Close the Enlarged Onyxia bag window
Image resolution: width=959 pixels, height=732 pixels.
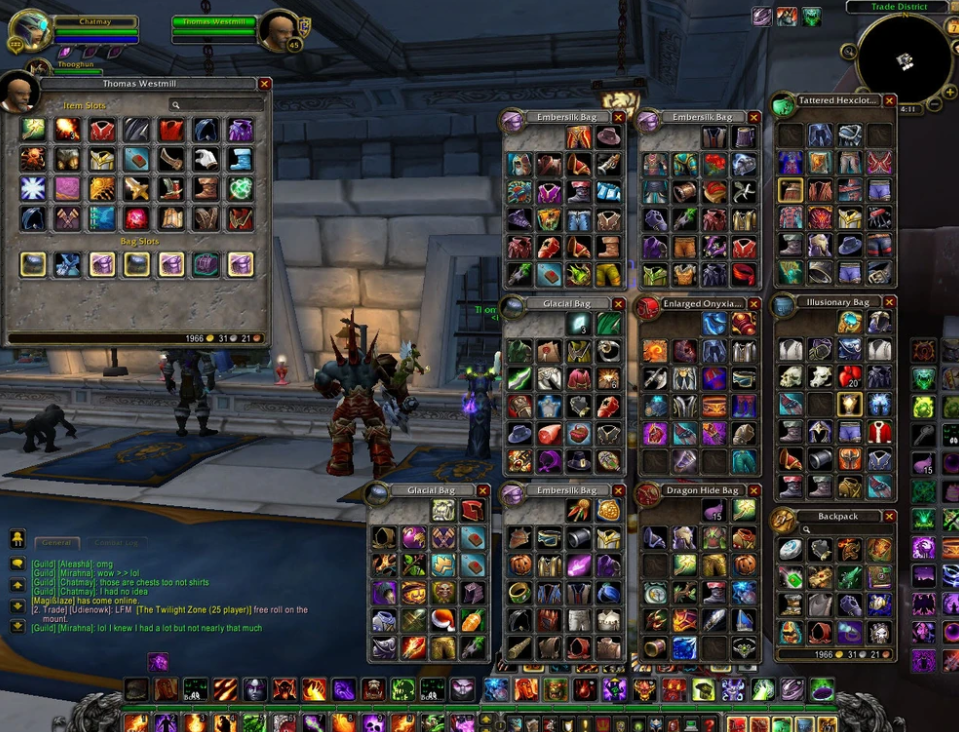click(753, 304)
